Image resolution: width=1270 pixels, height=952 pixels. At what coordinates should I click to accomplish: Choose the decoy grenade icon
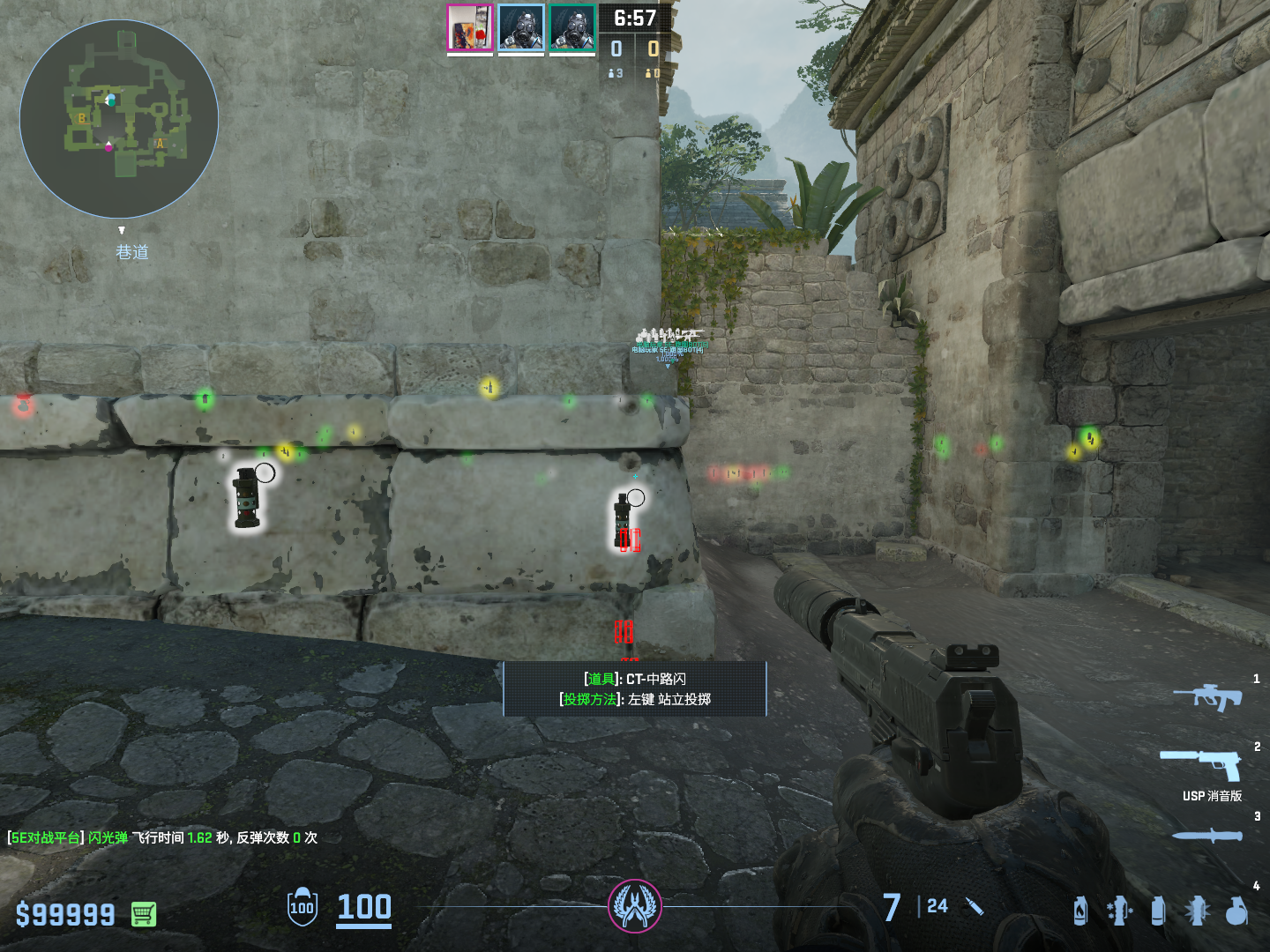tap(1118, 911)
